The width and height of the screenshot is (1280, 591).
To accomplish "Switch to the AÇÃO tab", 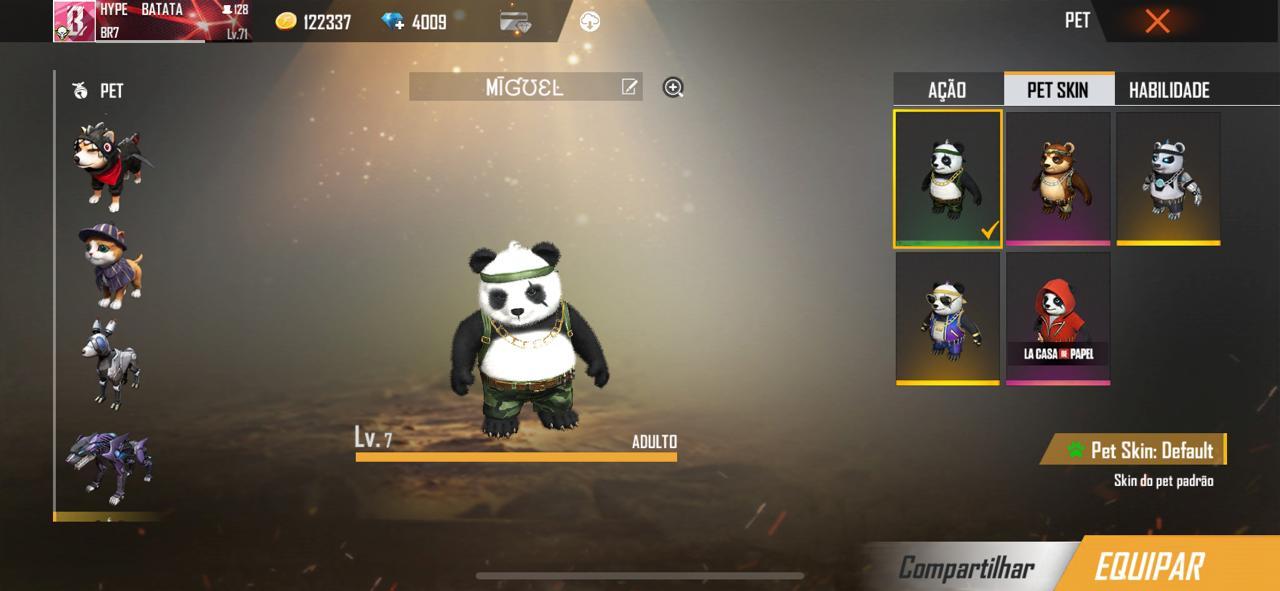I will click(x=947, y=90).
